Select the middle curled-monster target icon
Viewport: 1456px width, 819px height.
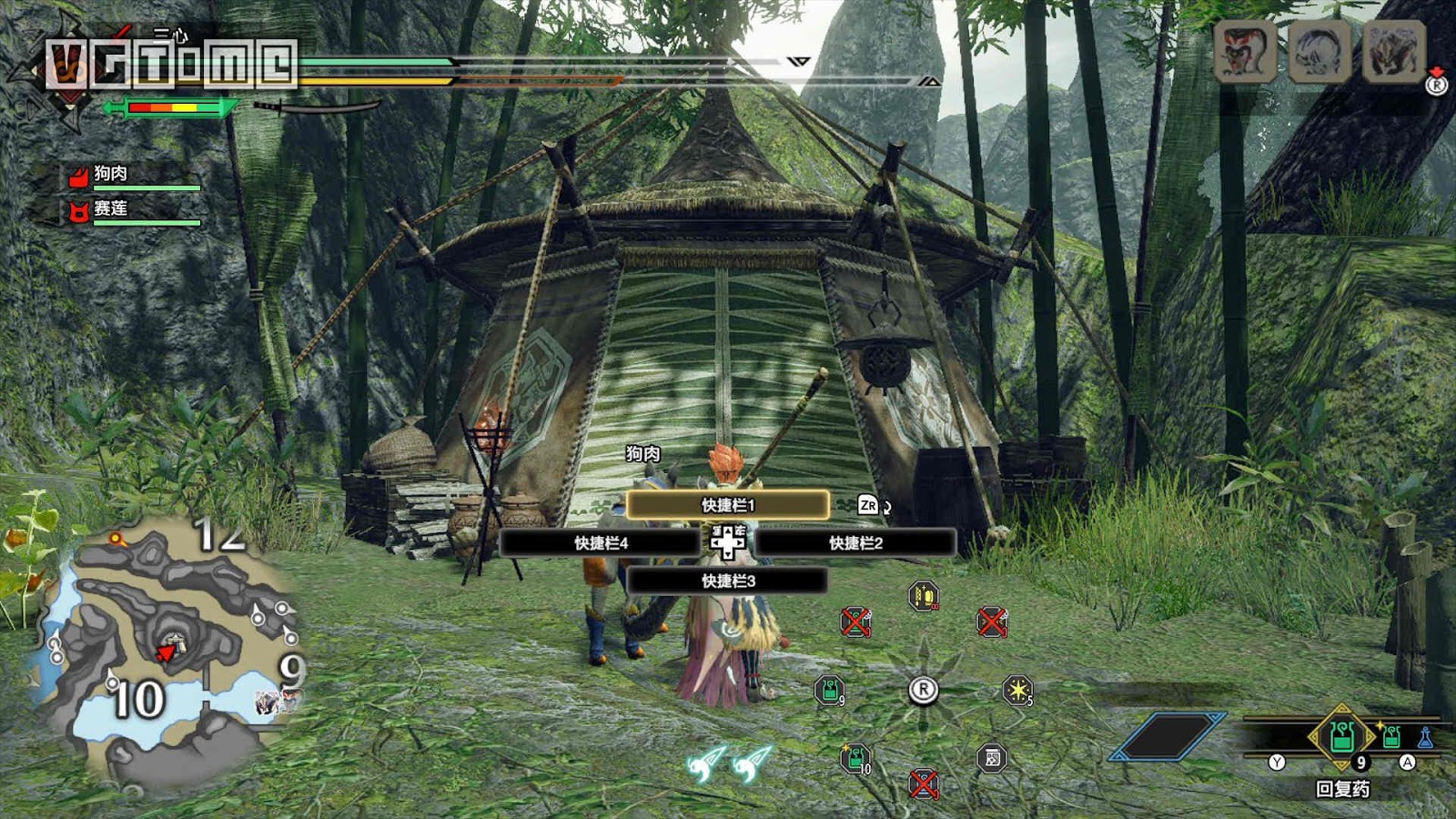[x=1319, y=52]
